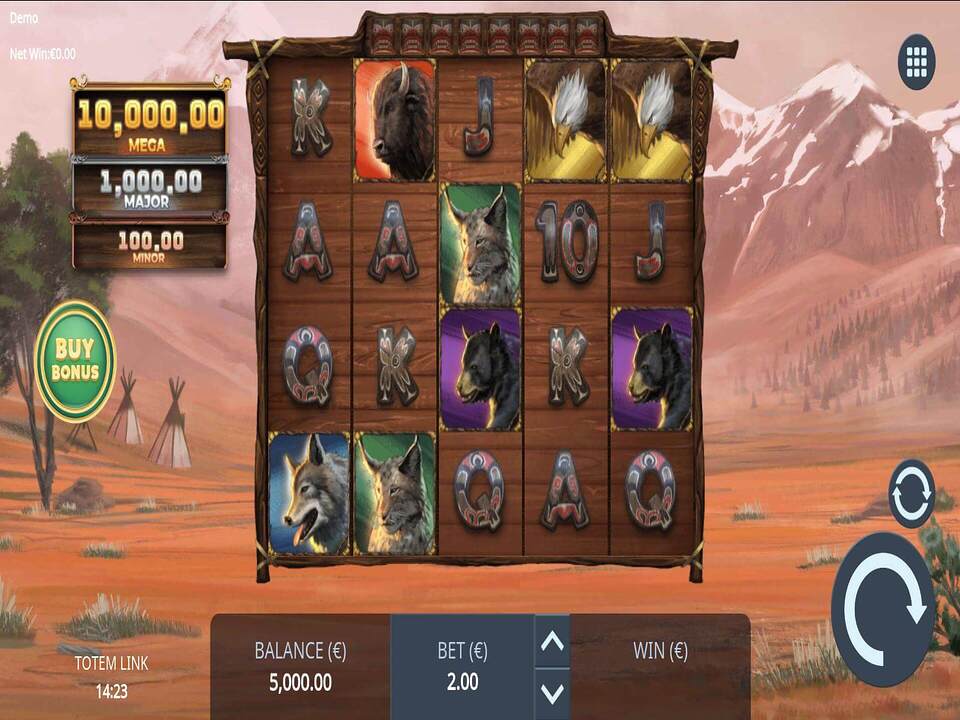The image size is (960, 720).
Task: Open the grid menu icon
Action: coord(916,62)
